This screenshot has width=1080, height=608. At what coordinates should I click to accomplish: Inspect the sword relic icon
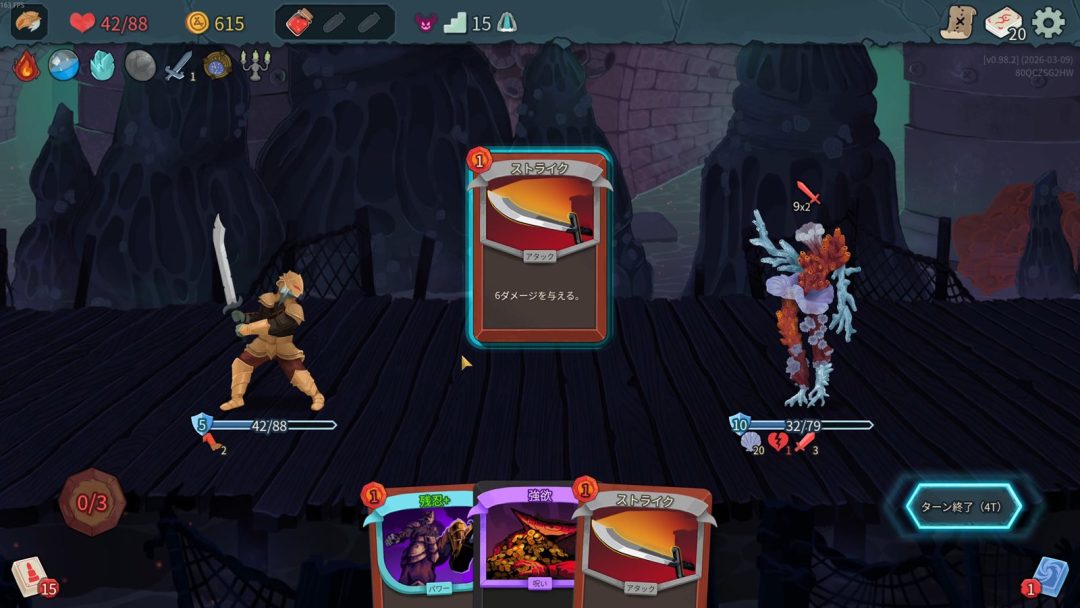tap(178, 66)
